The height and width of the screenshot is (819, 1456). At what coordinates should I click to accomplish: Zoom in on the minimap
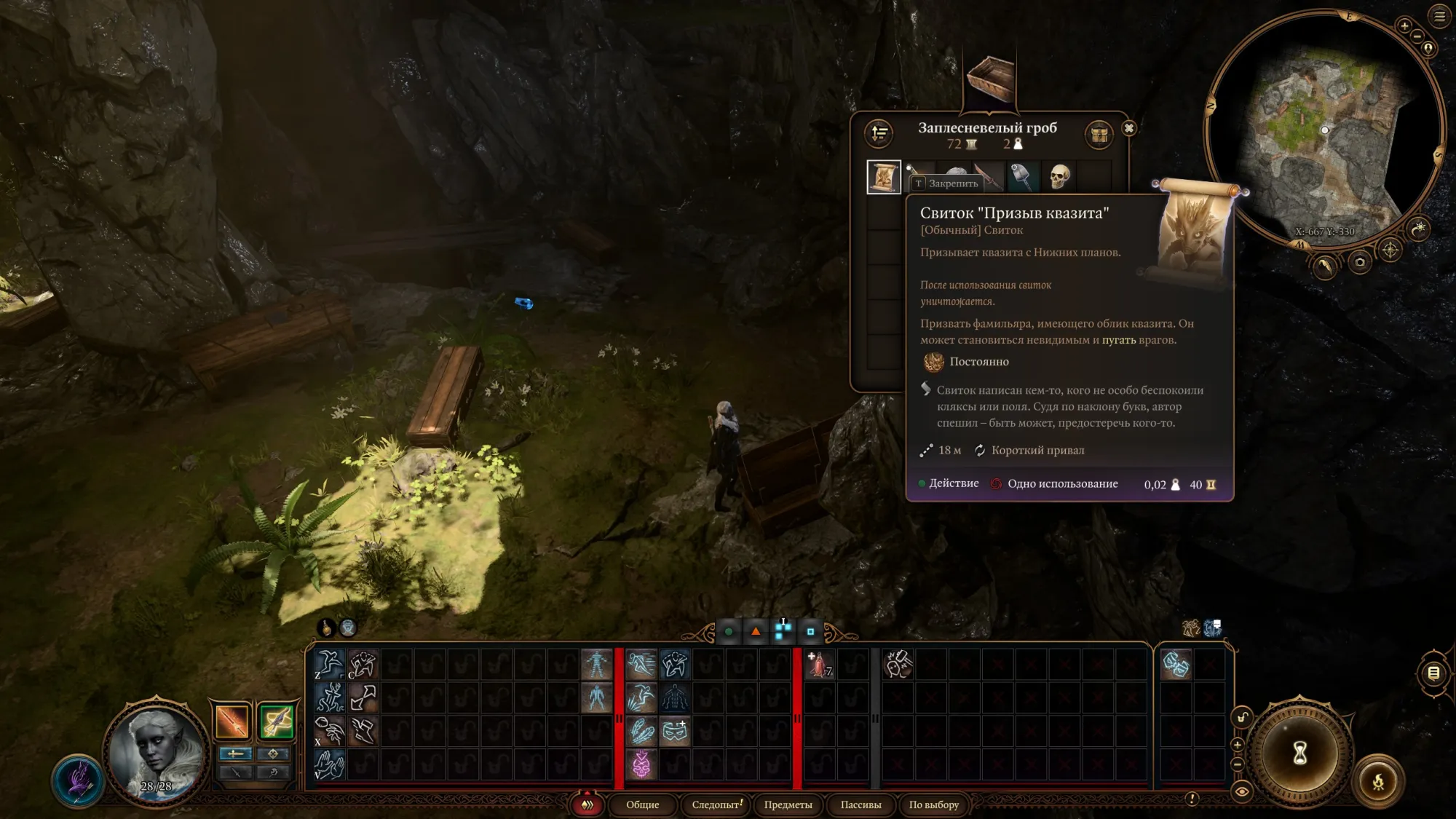click(x=1404, y=26)
